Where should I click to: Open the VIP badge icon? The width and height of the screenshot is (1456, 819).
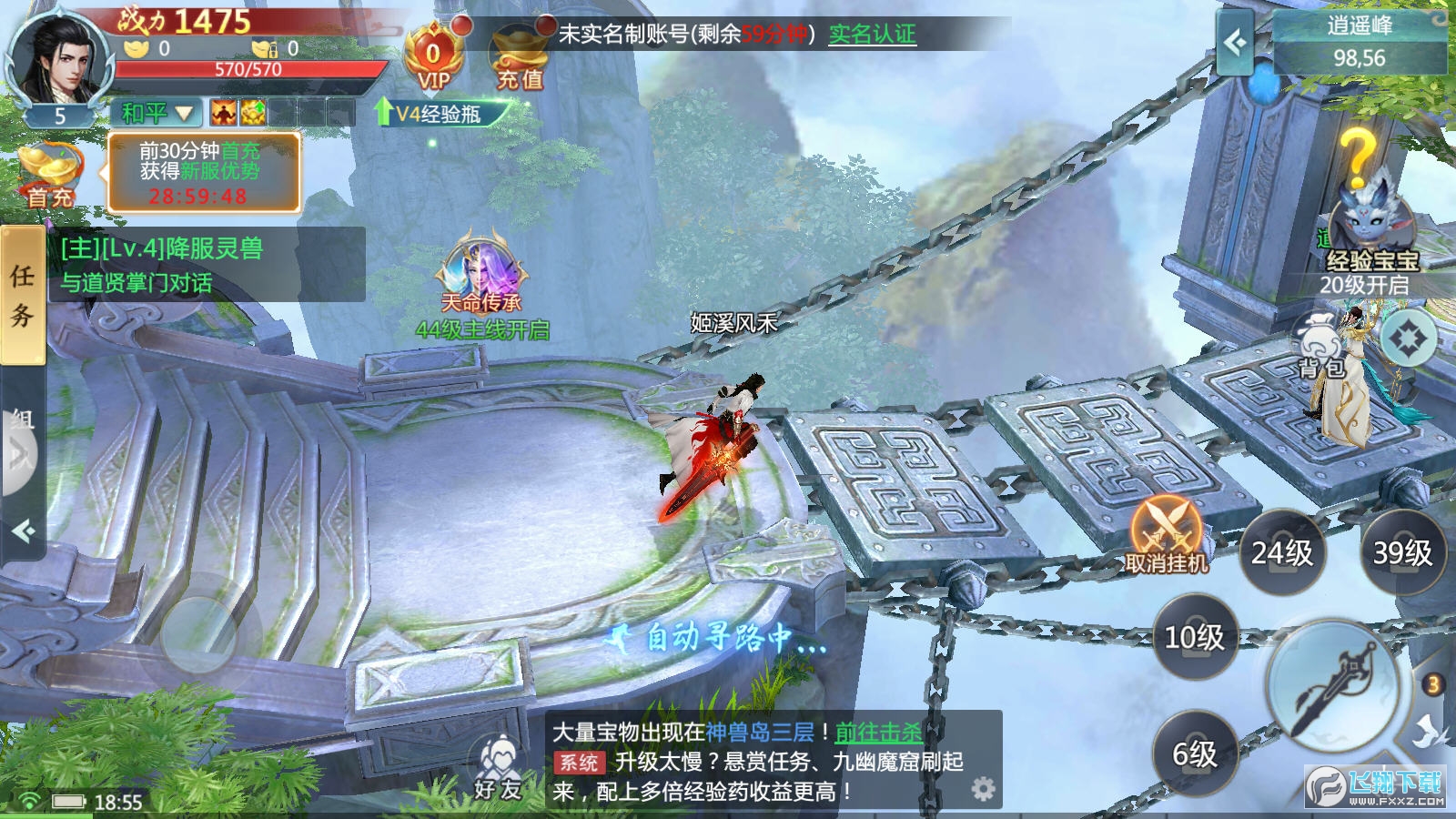(x=433, y=58)
